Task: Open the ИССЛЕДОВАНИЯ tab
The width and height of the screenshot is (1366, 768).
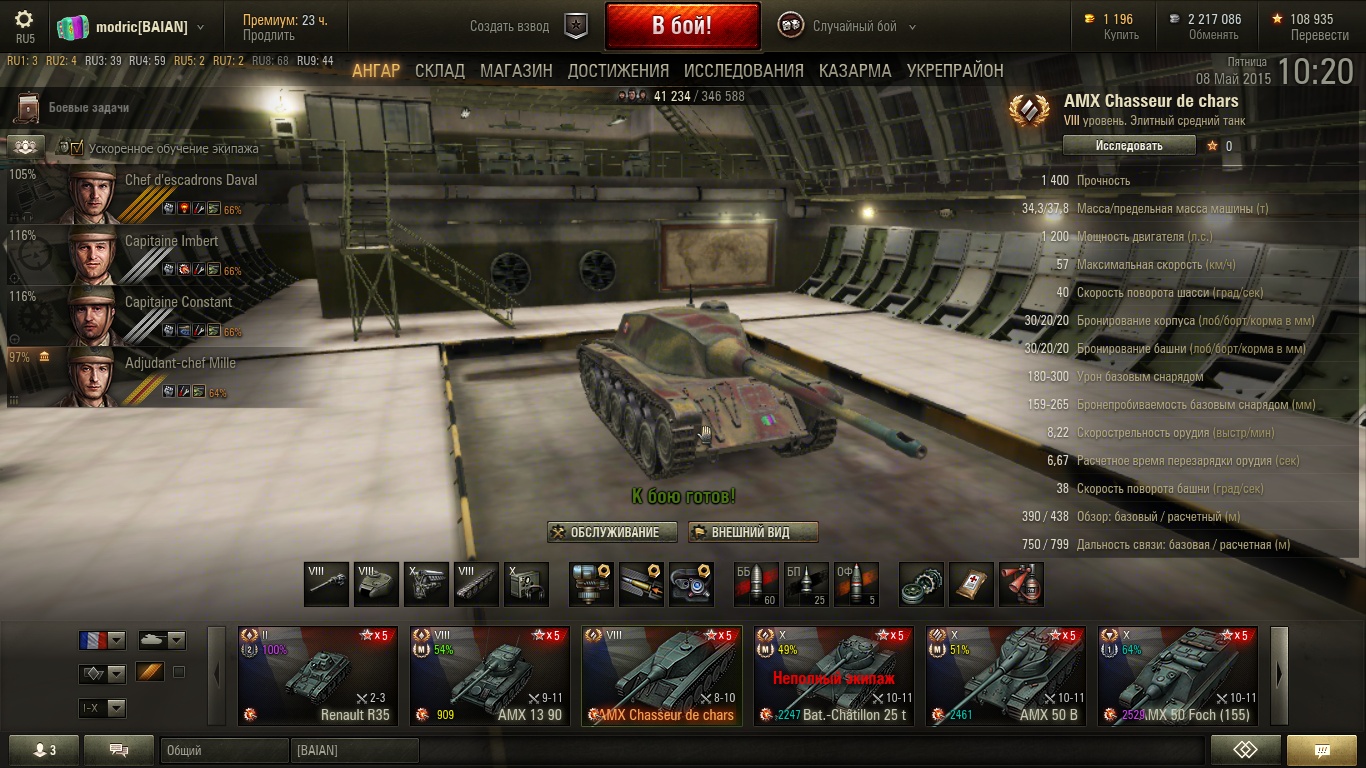Action: tap(743, 71)
